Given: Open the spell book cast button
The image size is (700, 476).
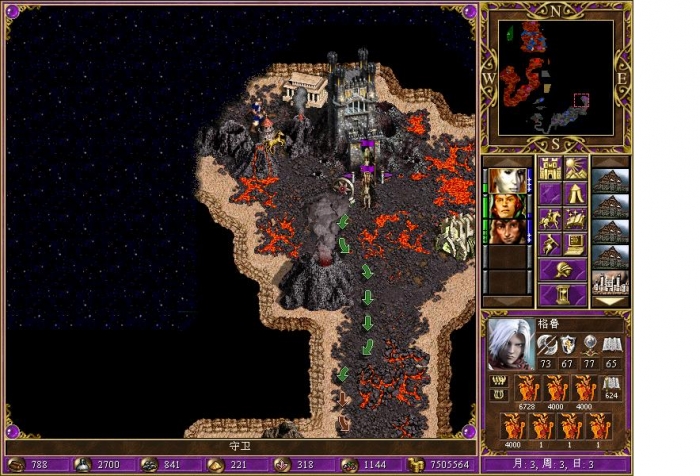Looking at the screenshot, I should tap(575, 218).
